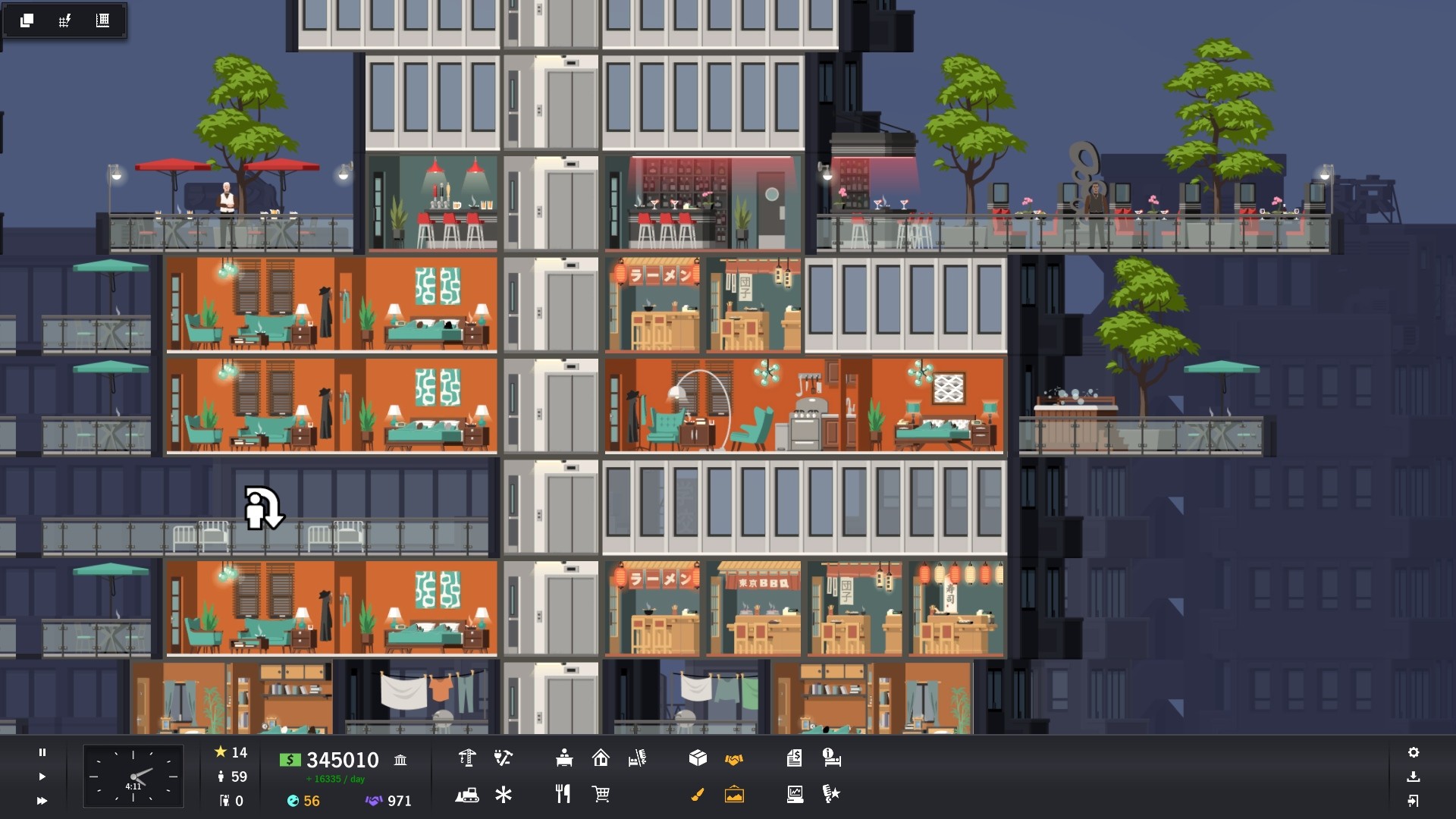Viewport: 1456px width, 819px height.
Task: Select the plug and hammer utilities tool
Action: click(x=503, y=758)
